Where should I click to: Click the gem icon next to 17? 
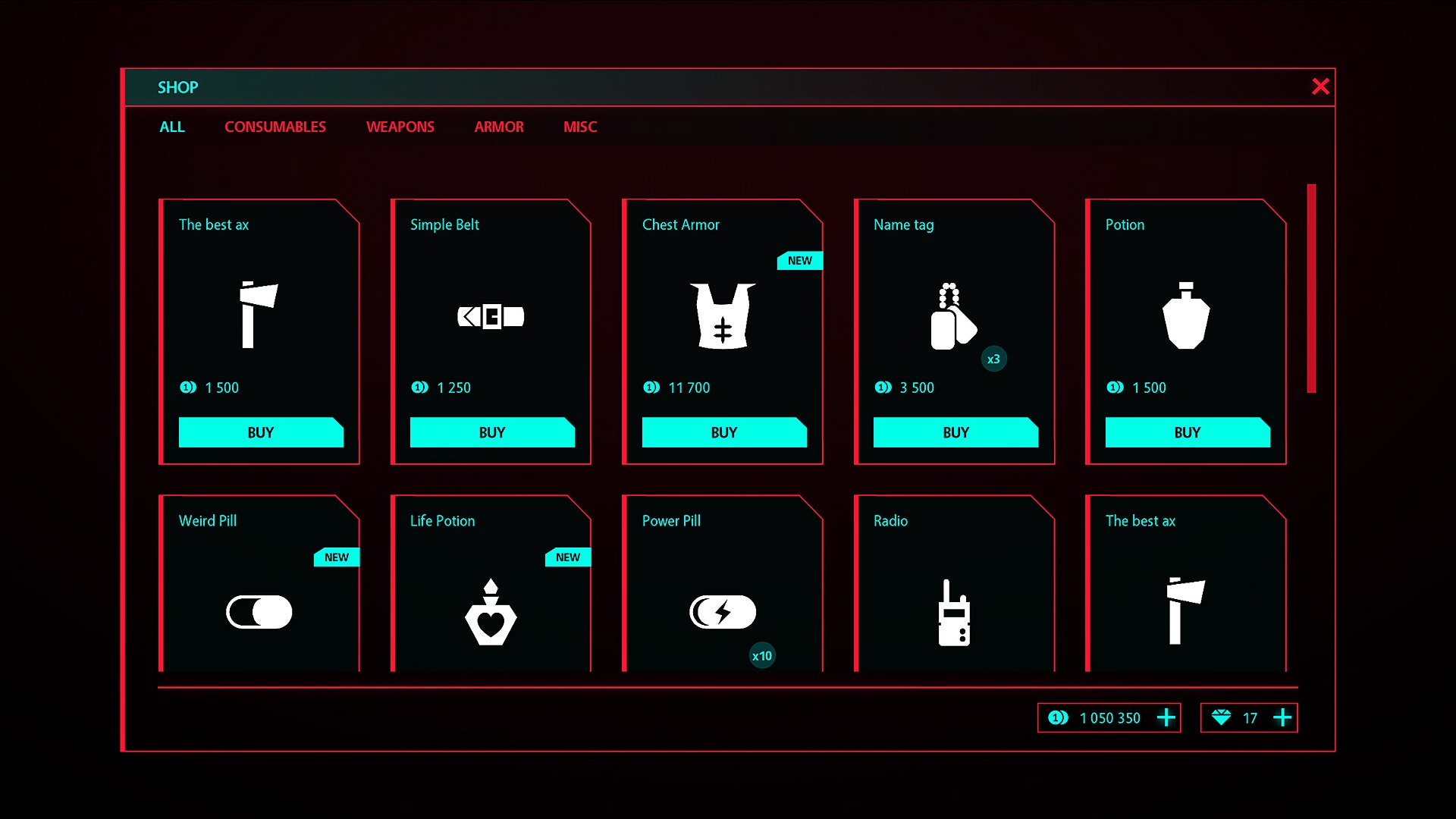tap(1223, 717)
